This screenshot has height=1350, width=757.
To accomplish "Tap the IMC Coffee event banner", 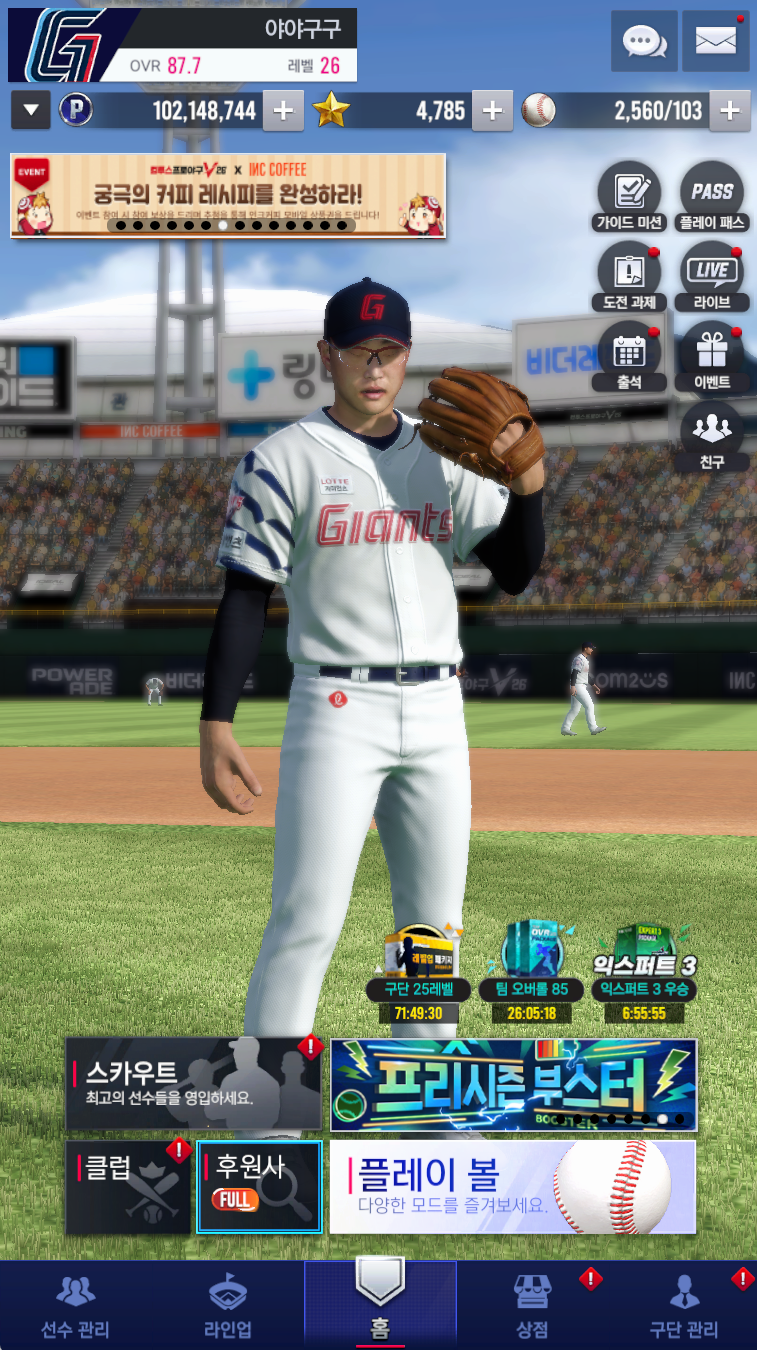I will click(x=228, y=195).
